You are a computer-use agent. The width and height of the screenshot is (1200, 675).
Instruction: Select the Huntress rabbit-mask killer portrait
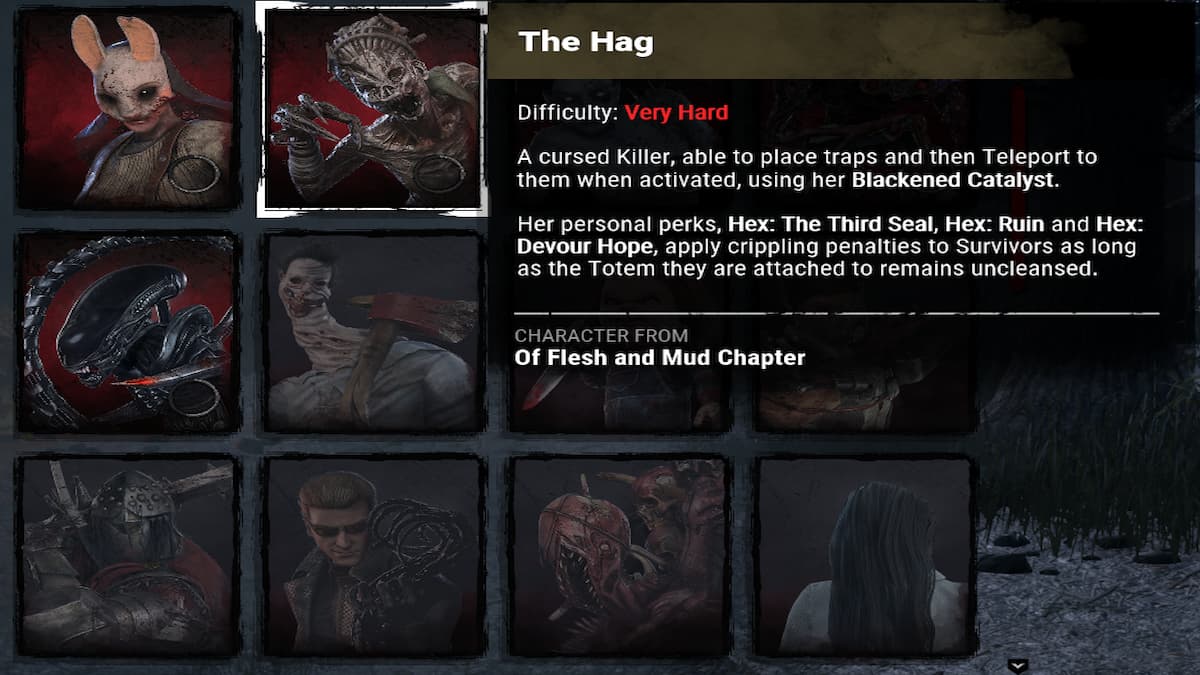click(128, 109)
